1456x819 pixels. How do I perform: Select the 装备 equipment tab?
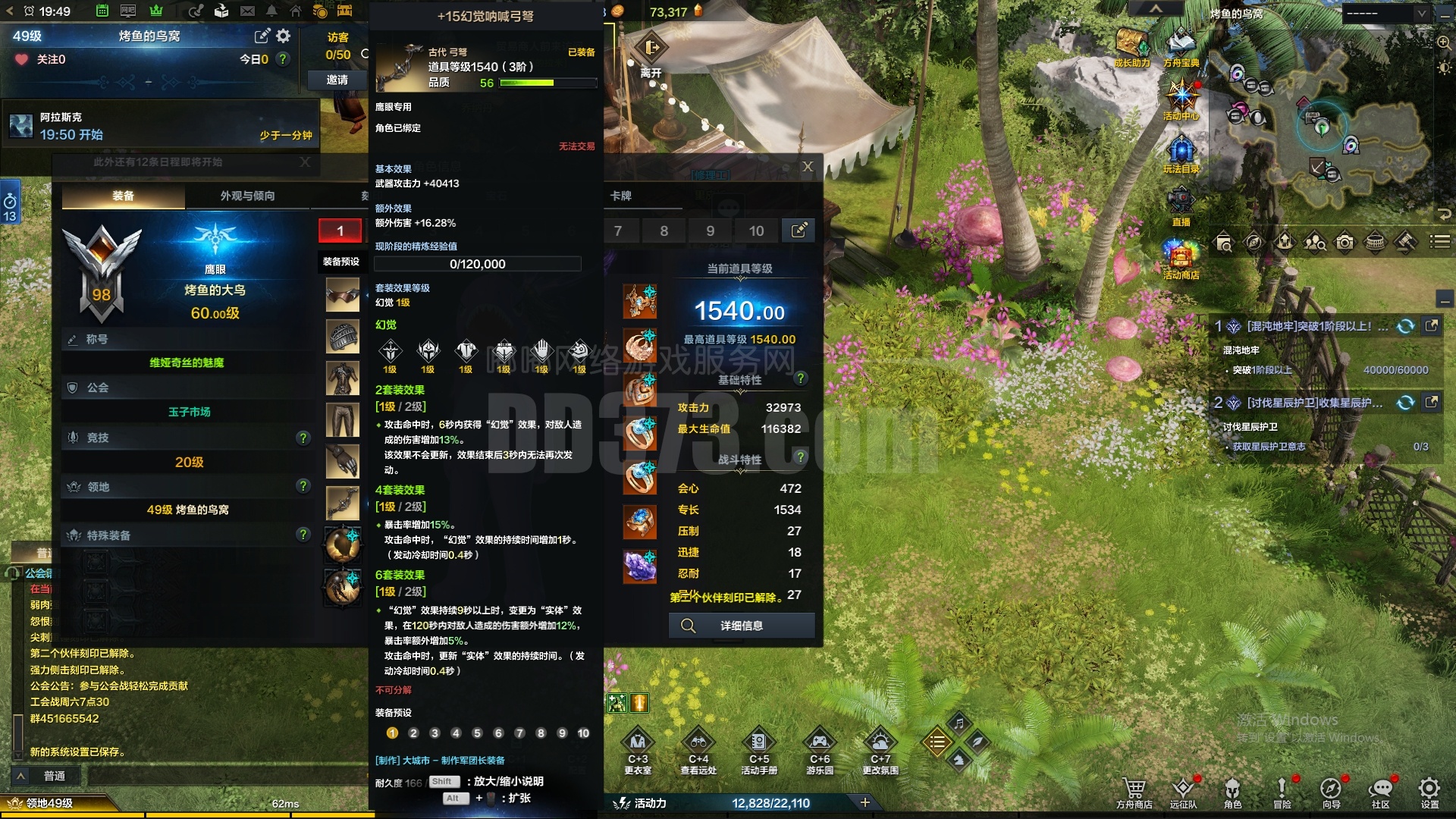tap(123, 196)
